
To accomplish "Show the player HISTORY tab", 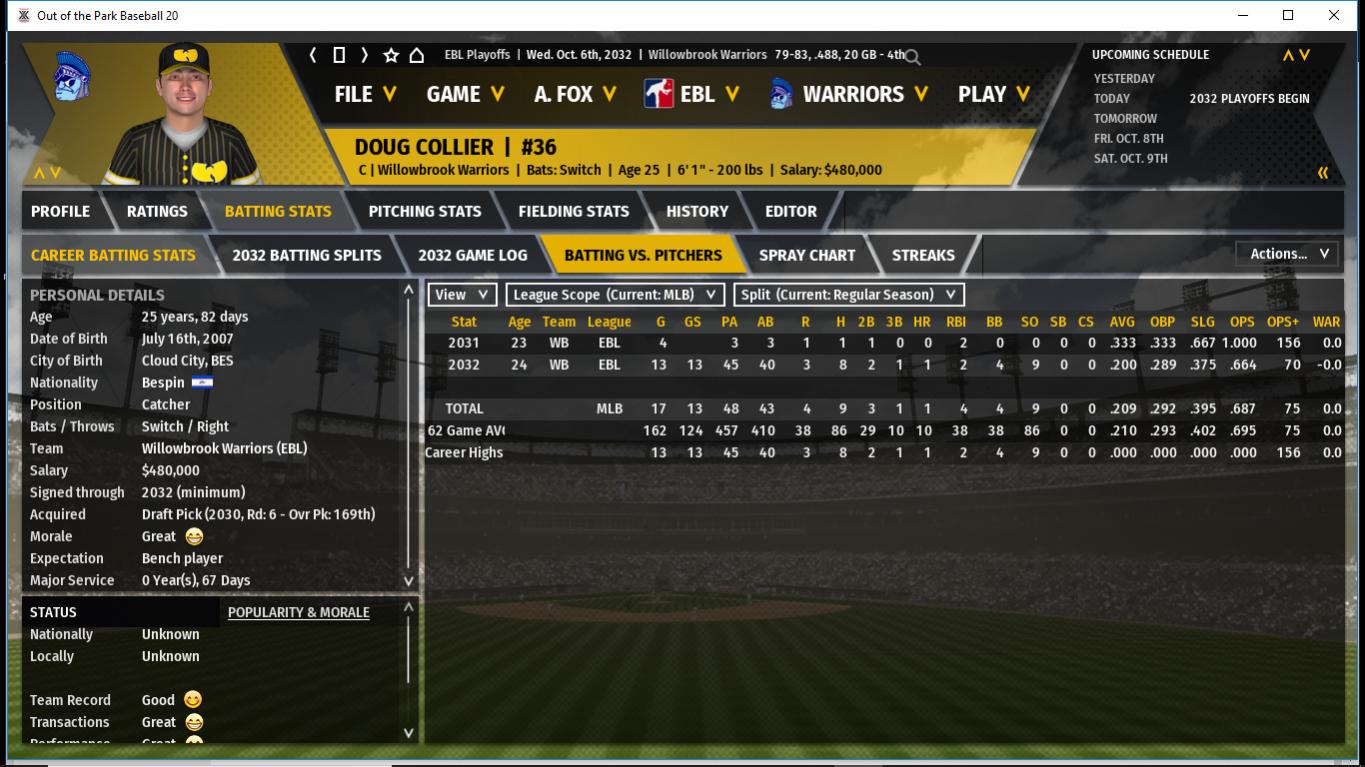I will click(x=697, y=211).
